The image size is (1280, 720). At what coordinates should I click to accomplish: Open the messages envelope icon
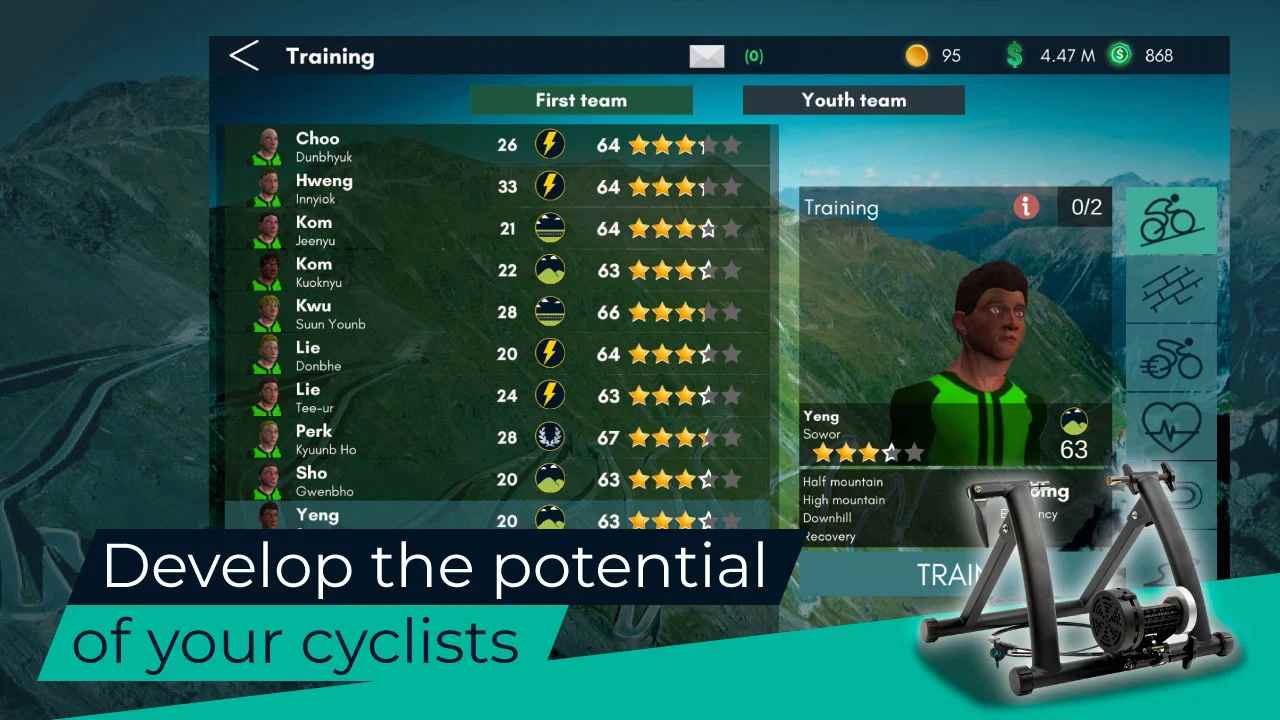point(707,56)
